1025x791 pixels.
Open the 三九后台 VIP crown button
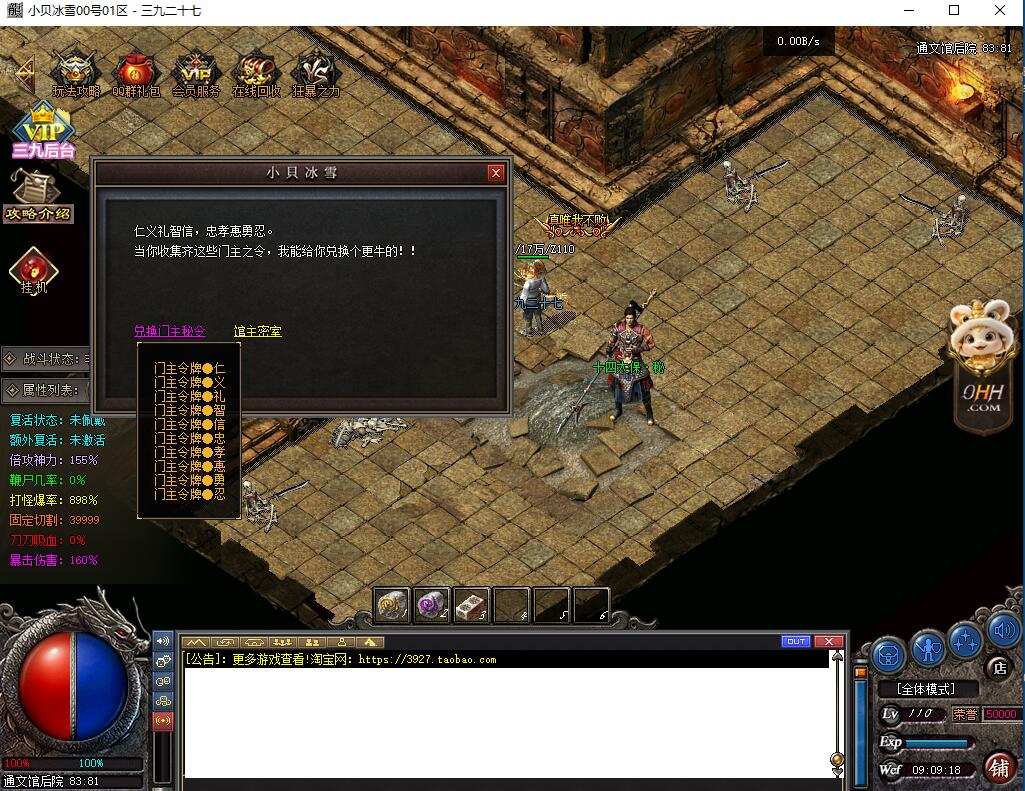point(42,128)
